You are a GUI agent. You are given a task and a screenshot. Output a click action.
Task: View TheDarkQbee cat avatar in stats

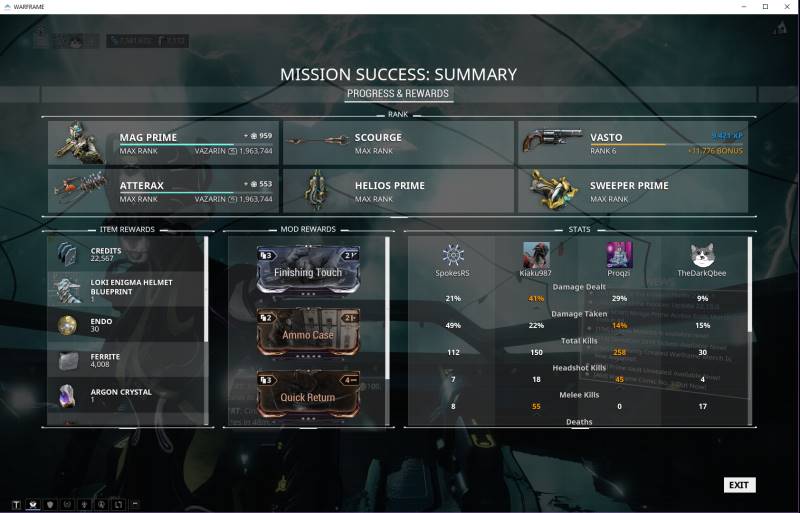[x=702, y=255]
